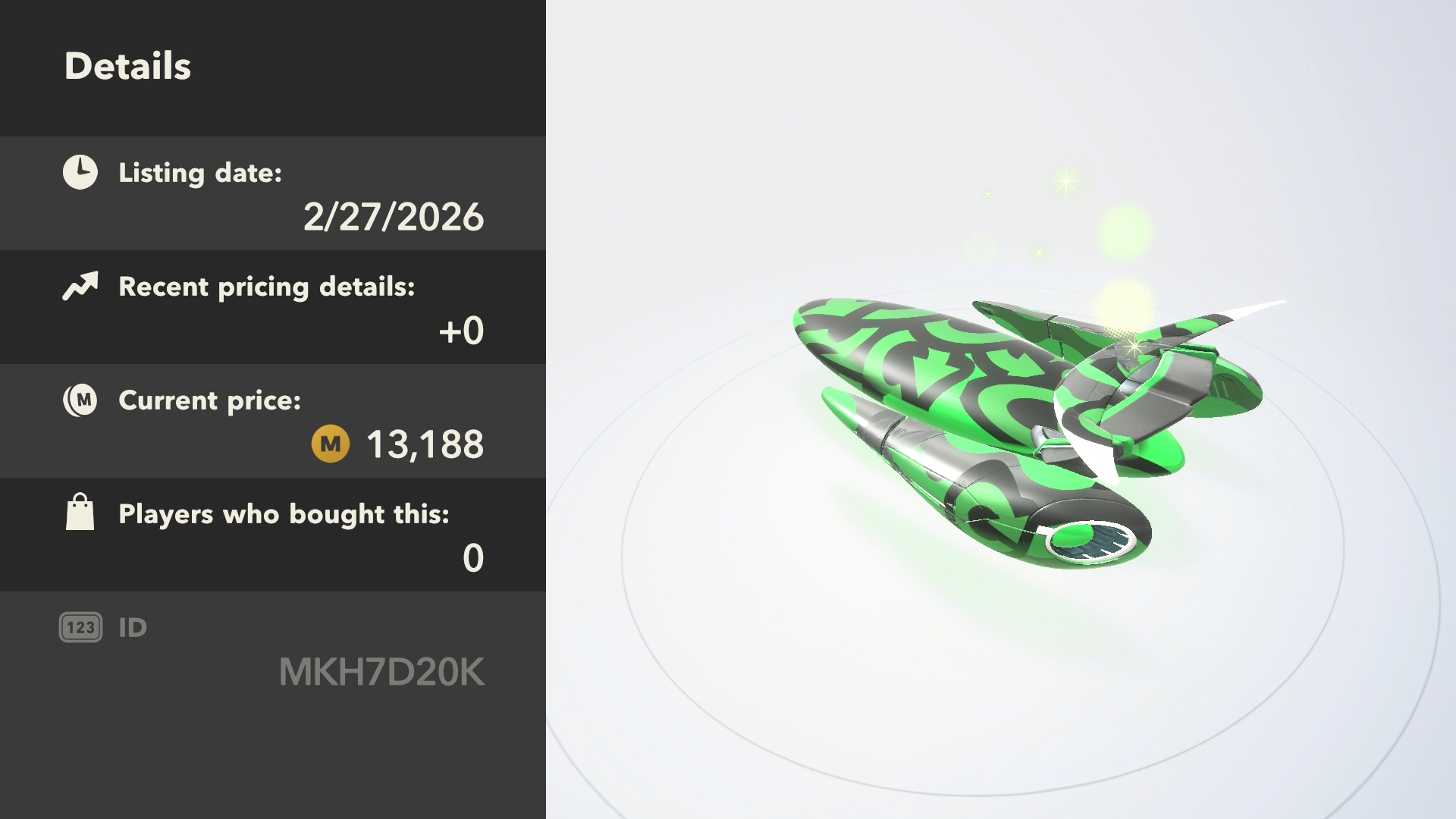1456x819 pixels.
Task: Choose the greyed-out ID code row
Action: pyautogui.click(x=273, y=650)
